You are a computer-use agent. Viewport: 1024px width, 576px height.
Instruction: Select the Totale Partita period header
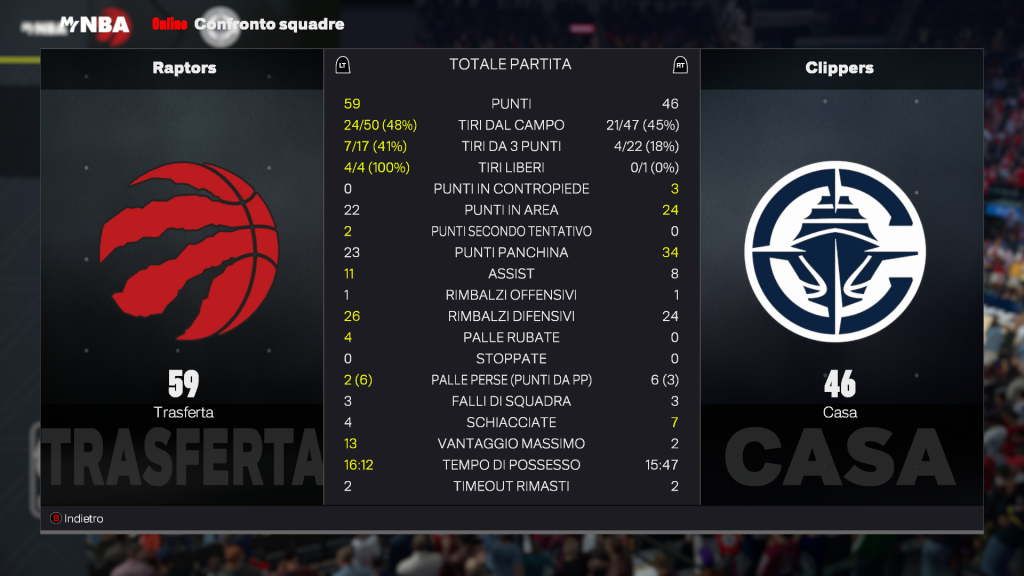[x=510, y=64]
